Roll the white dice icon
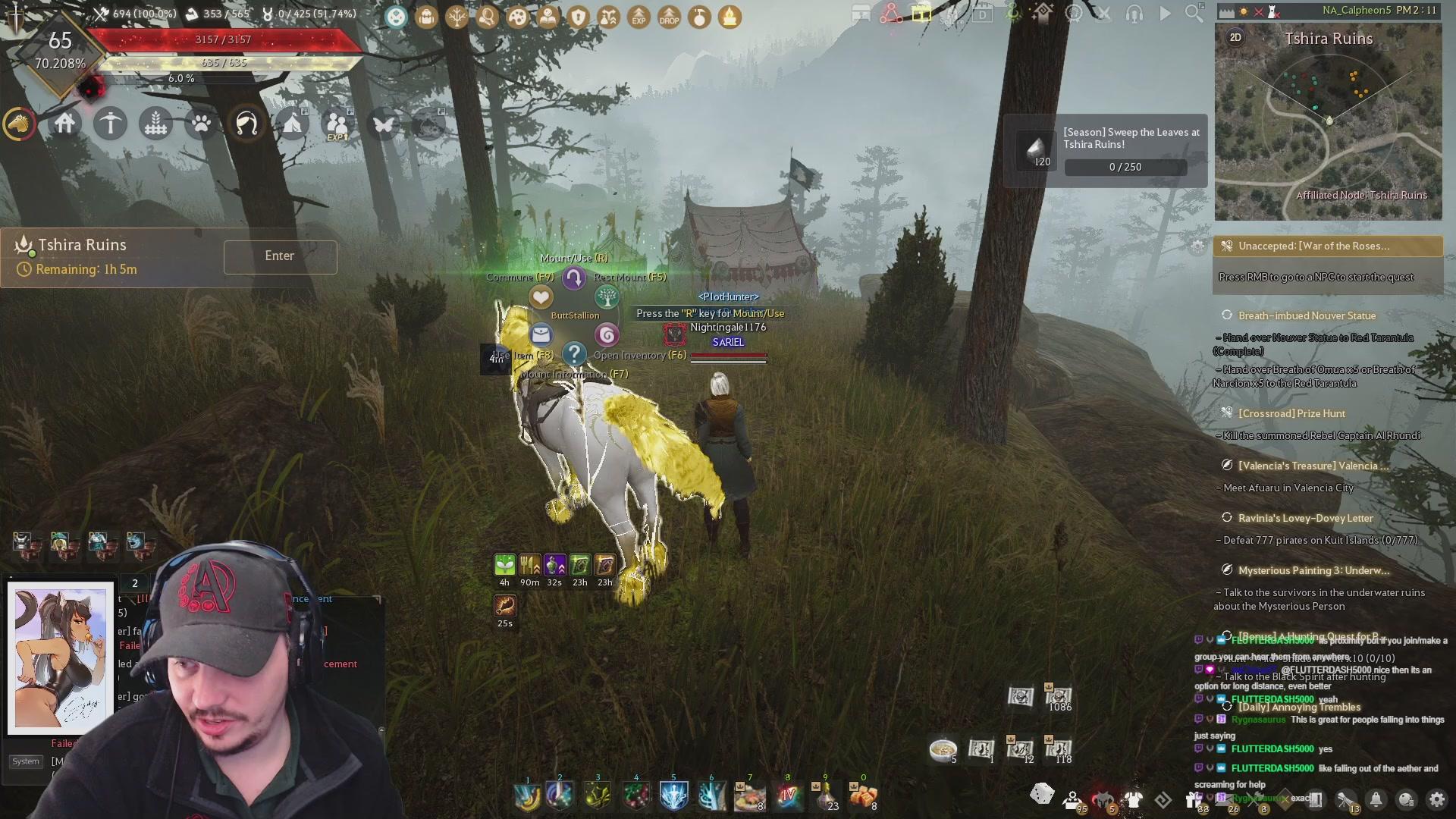Image resolution: width=1456 pixels, height=819 pixels. coord(1042,794)
